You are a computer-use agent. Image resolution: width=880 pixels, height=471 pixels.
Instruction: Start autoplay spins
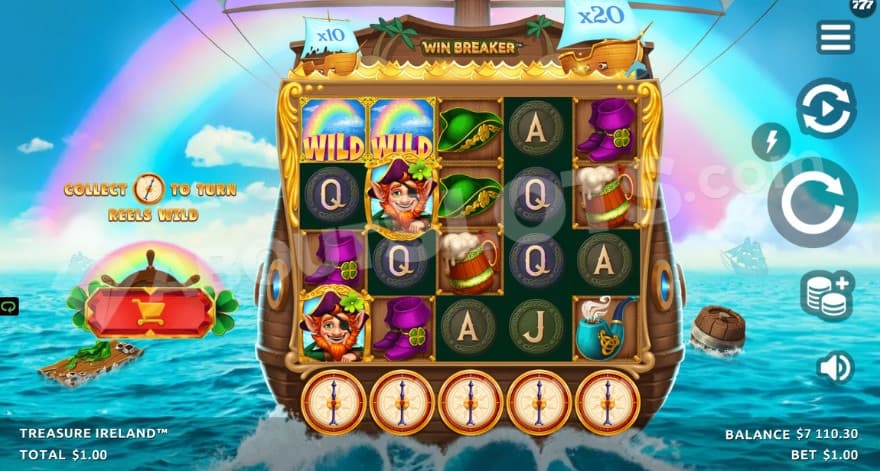click(x=825, y=107)
